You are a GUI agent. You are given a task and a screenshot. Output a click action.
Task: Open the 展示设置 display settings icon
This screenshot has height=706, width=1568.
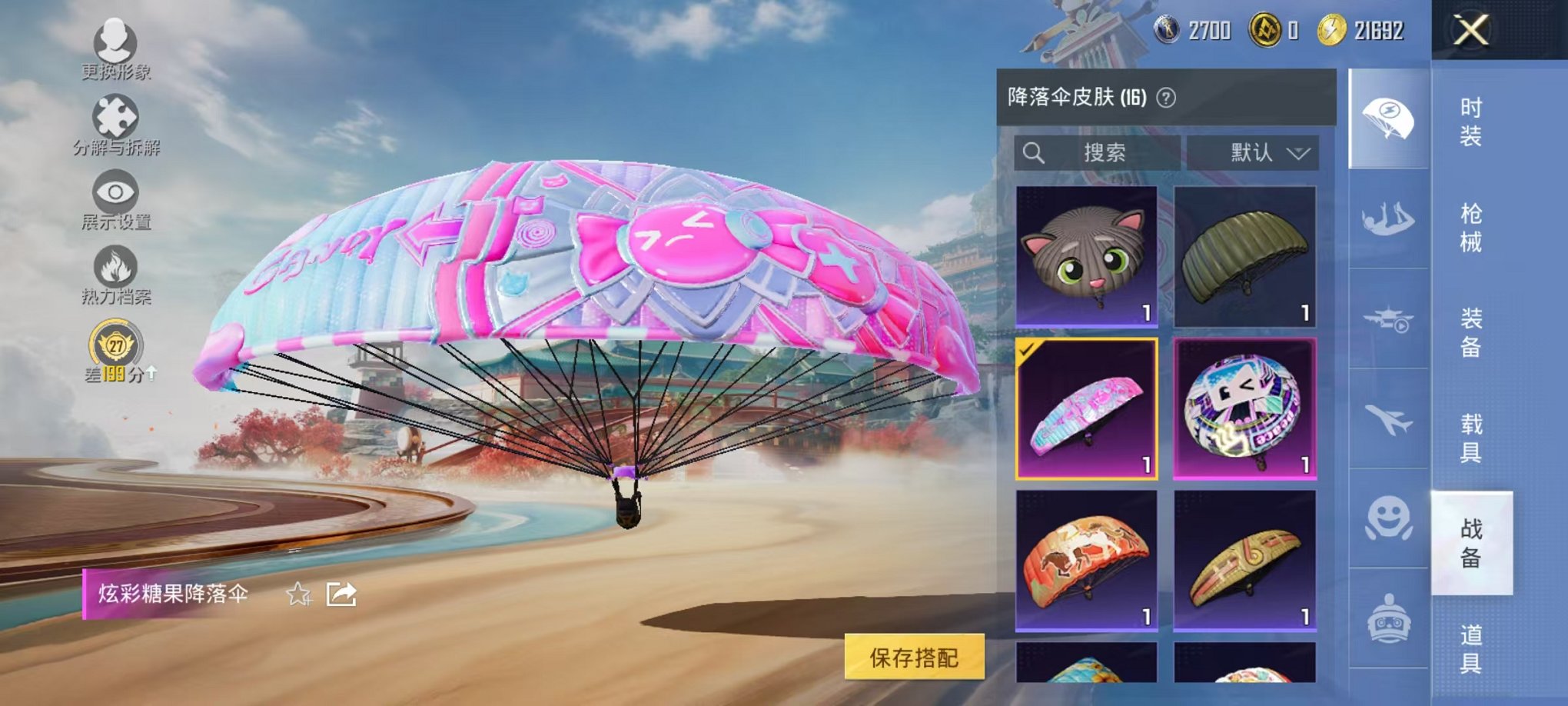pos(114,194)
